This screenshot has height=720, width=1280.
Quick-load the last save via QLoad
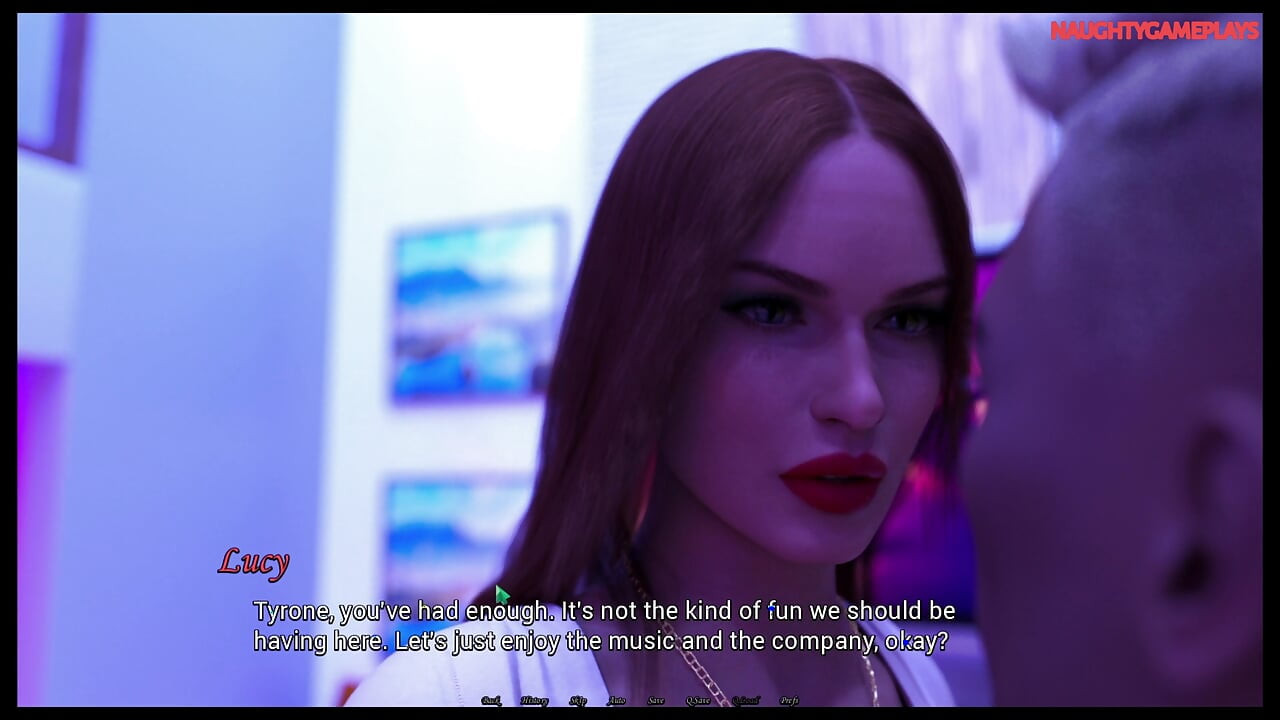click(746, 700)
